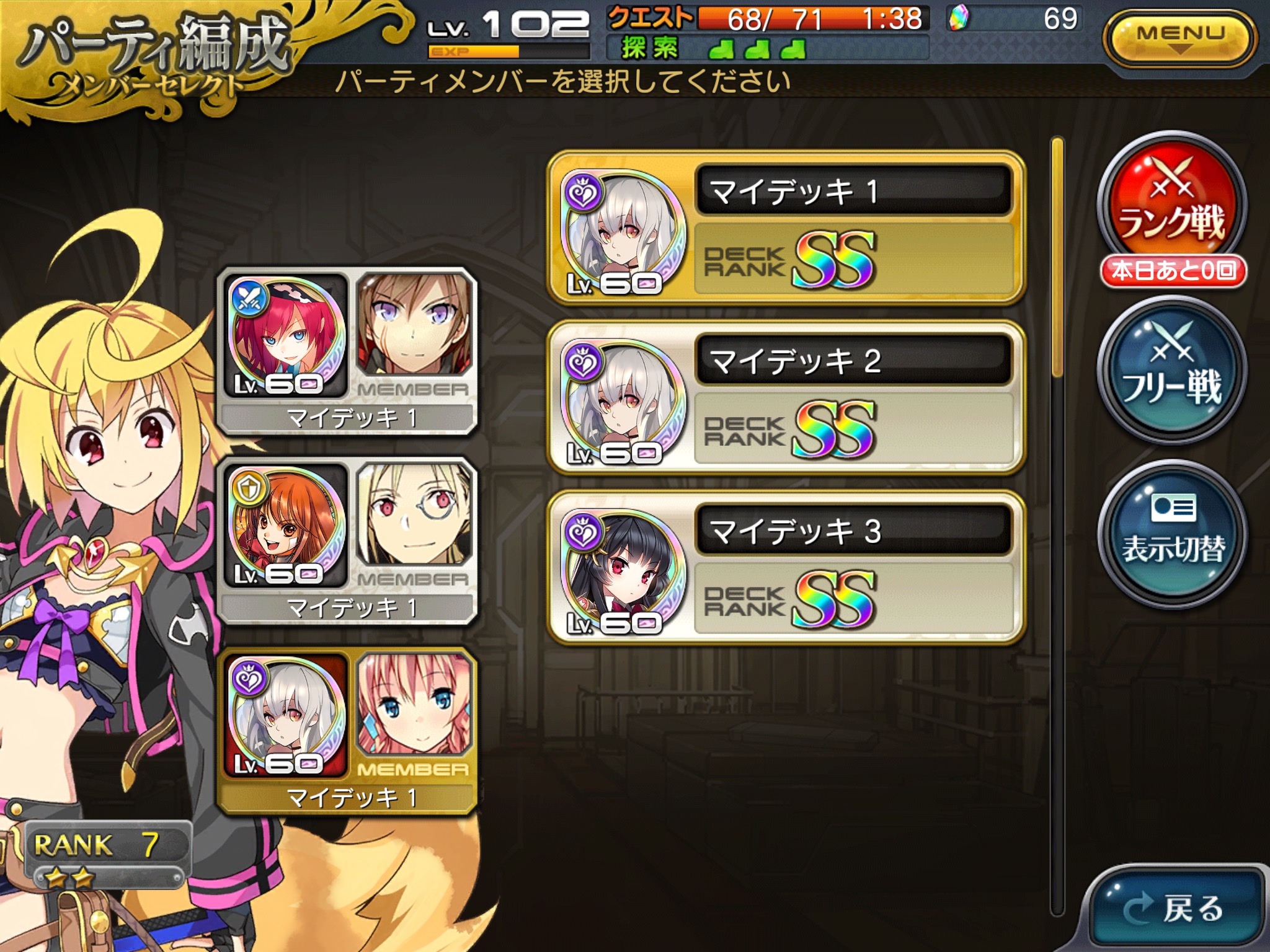Click the deck list scrollbar

1057,257
